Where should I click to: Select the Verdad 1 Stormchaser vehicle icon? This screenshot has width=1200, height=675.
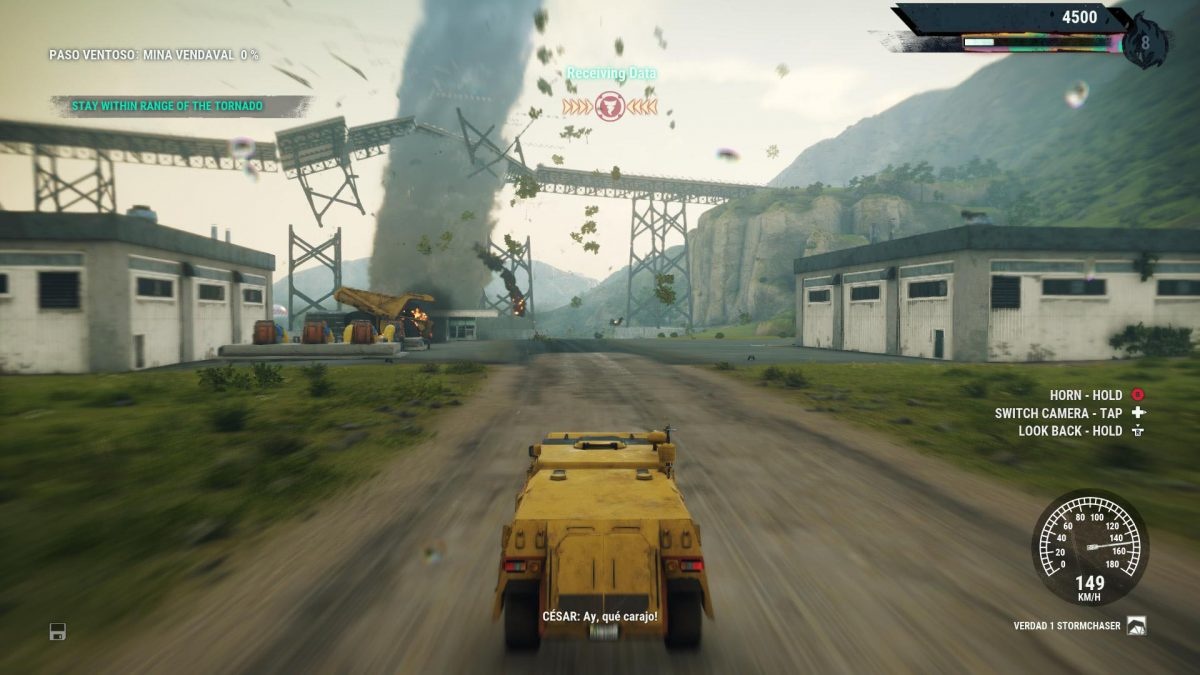[1136, 626]
